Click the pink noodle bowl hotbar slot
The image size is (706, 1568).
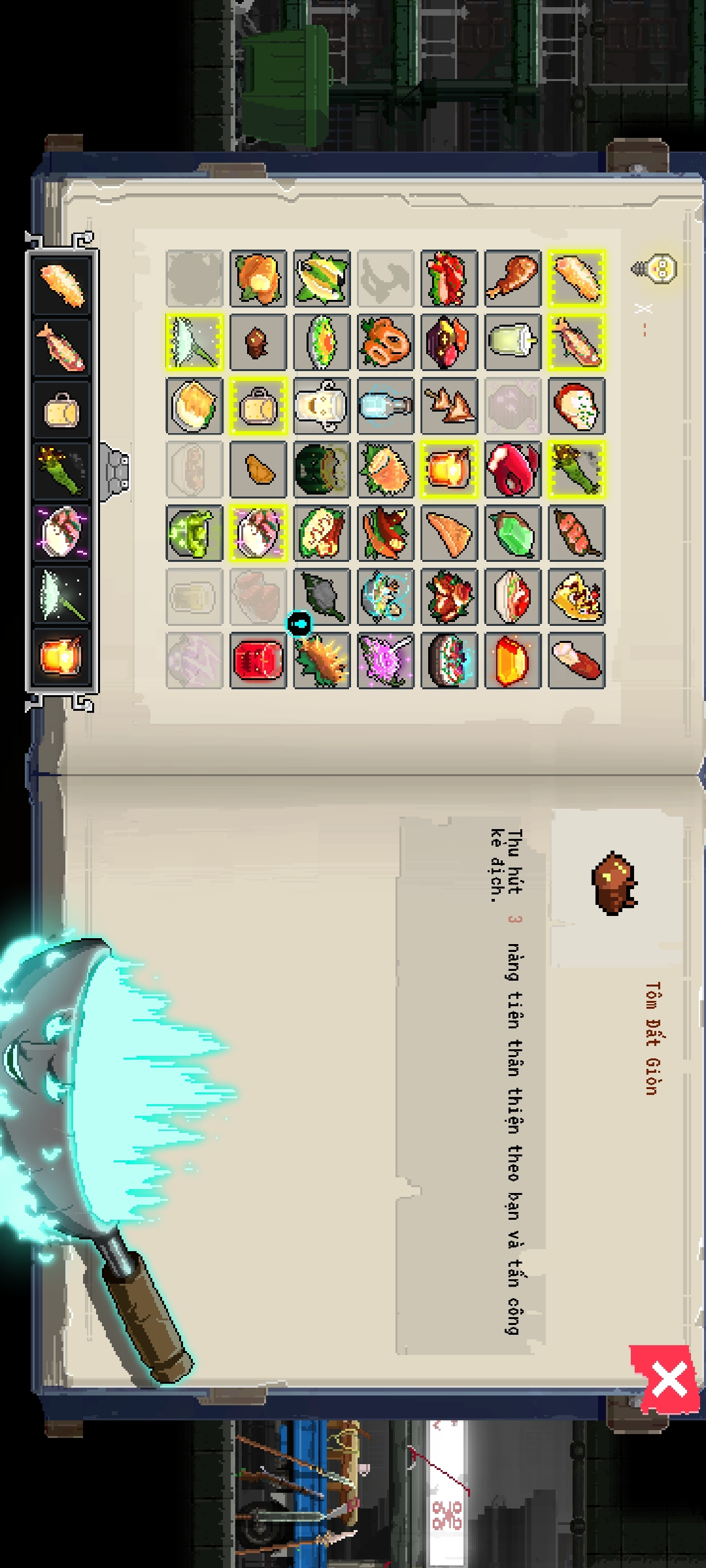point(61,532)
